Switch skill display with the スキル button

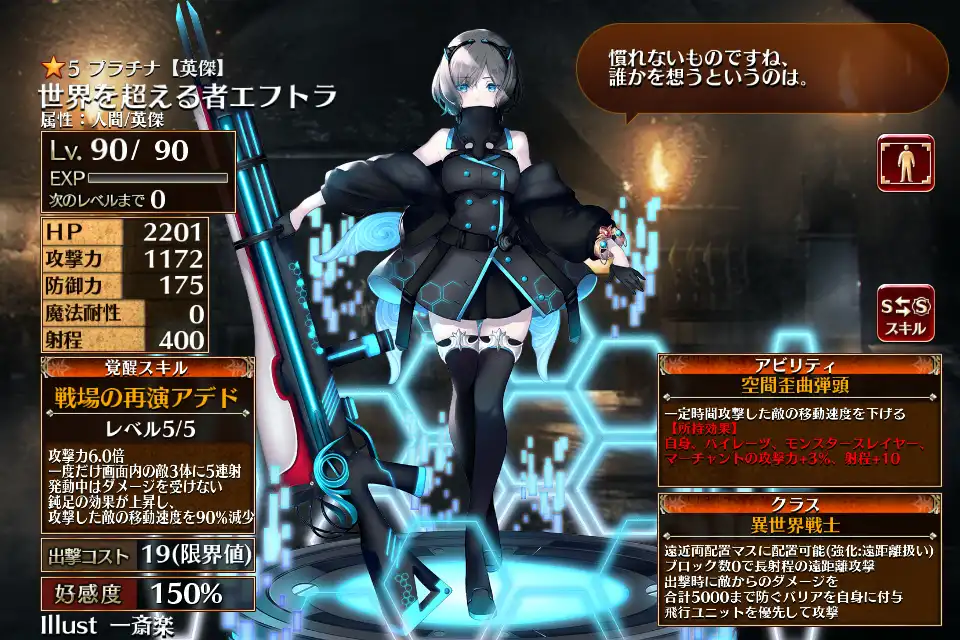[905, 312]
